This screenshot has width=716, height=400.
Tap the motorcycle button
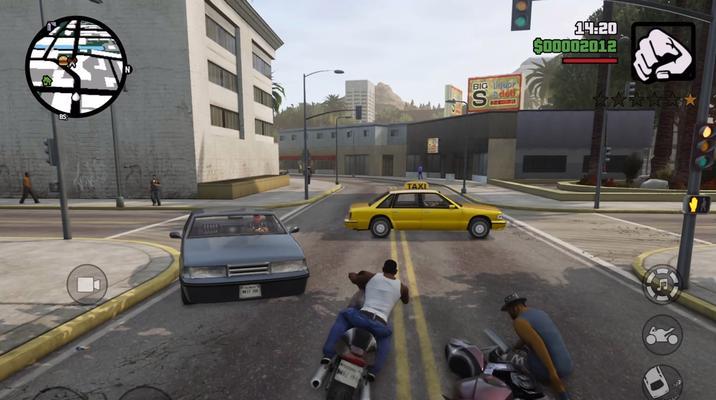coord(662,334)
